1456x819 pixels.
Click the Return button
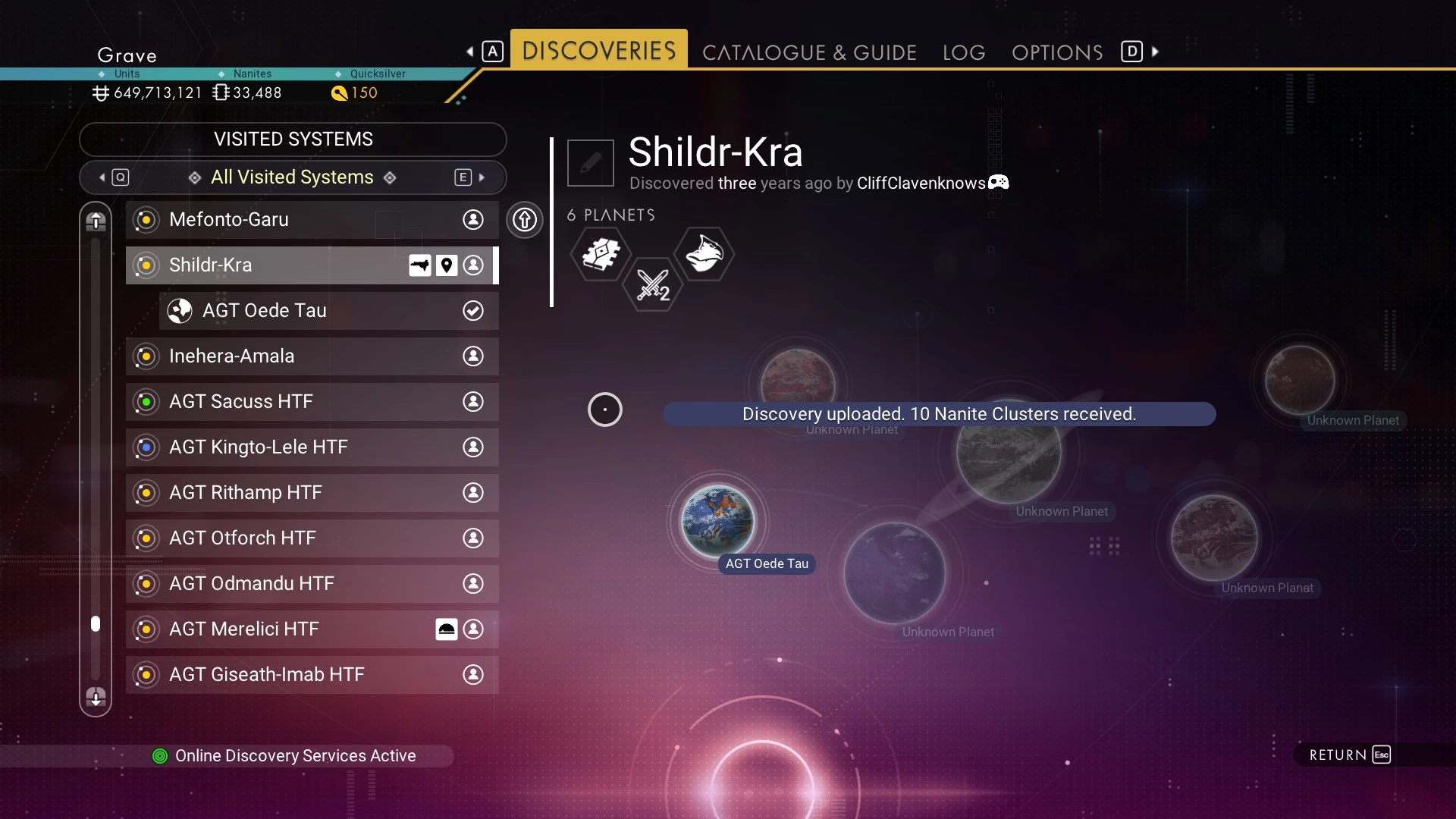click(x=1349, y=755)
